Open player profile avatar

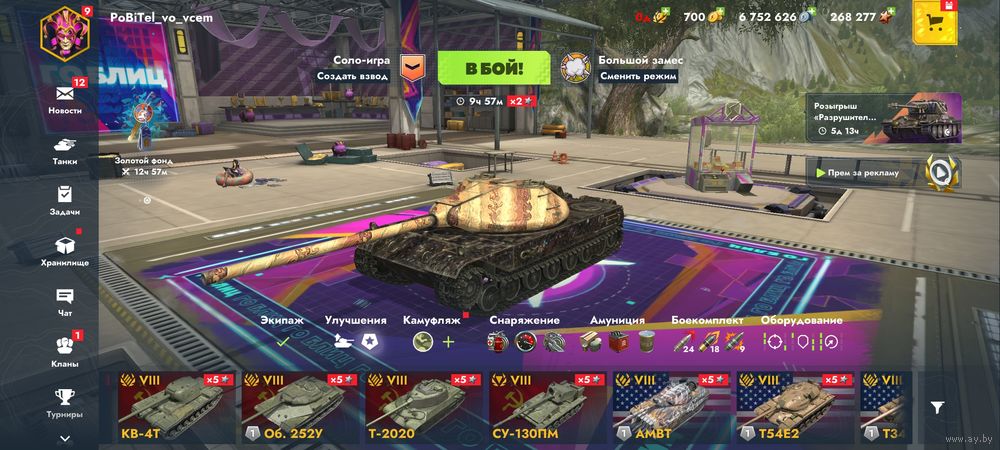(x=66, y=31)
